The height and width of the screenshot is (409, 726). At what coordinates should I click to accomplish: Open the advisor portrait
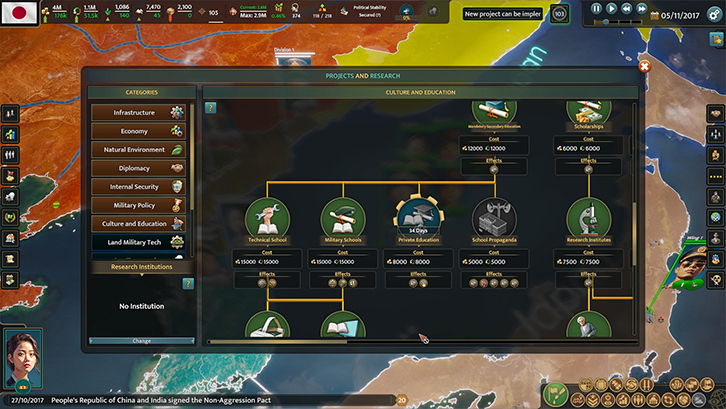(22, 358)
